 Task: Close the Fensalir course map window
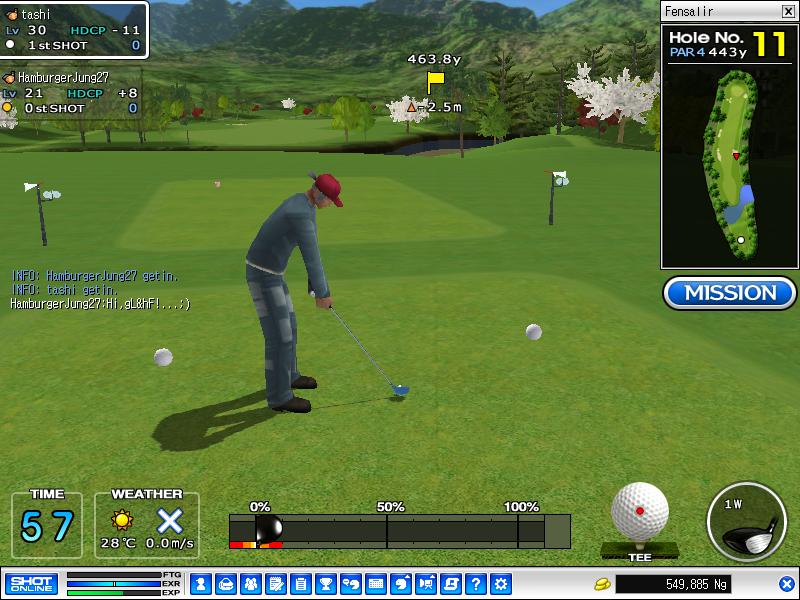tap(788, 11)
